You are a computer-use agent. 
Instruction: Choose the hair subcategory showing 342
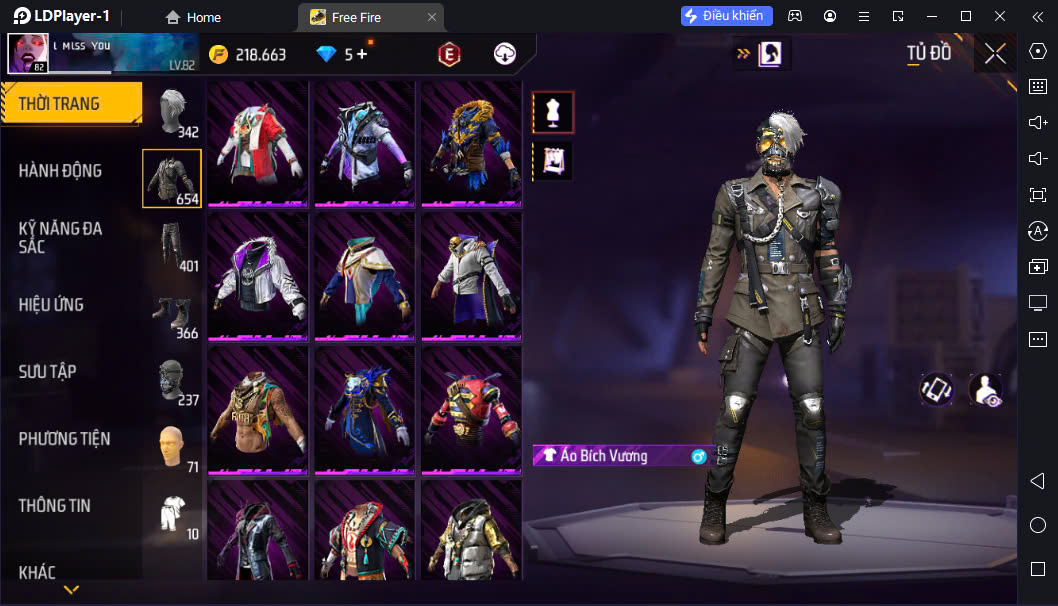point(173,110)
